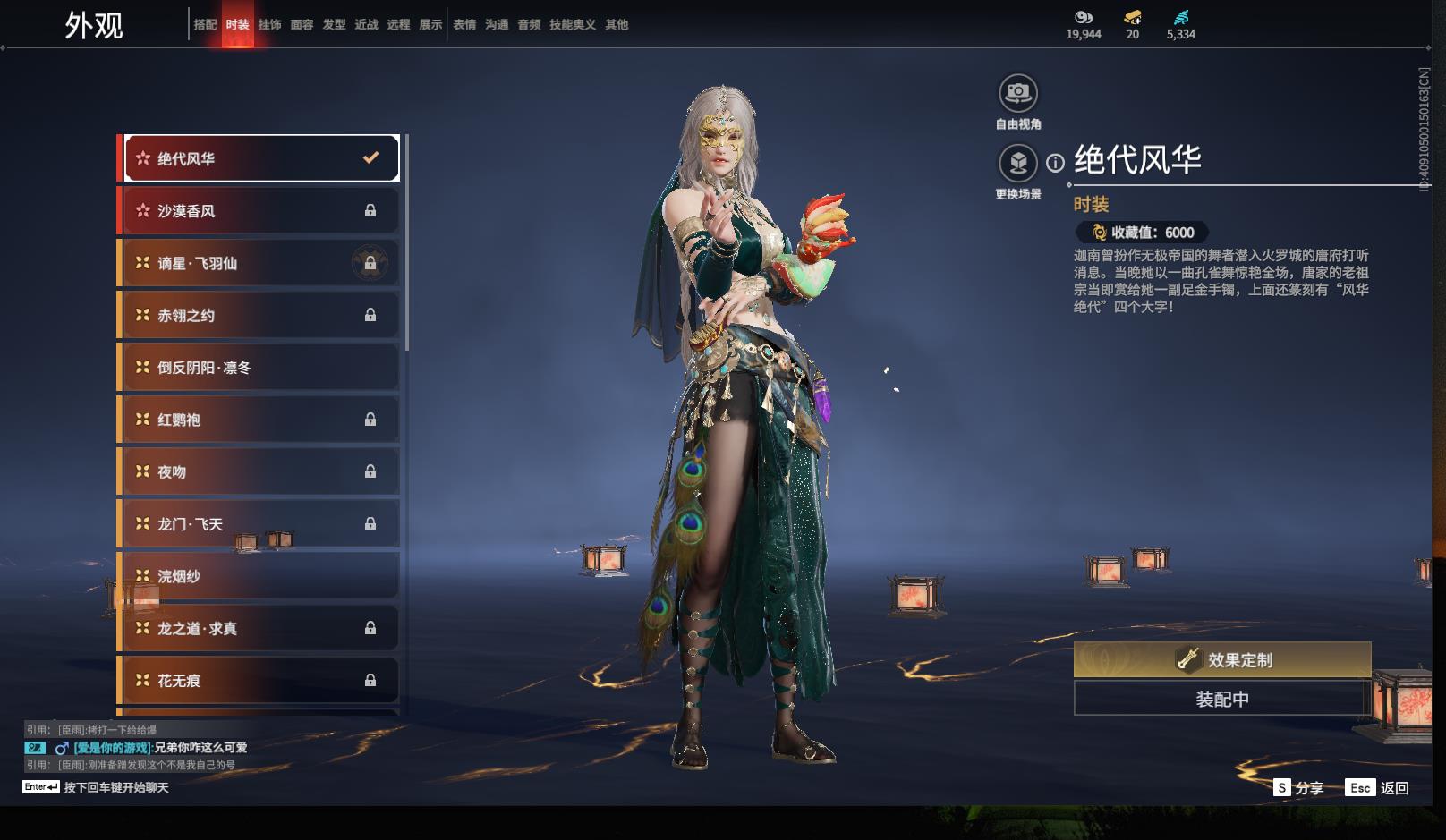Viewport: 1446px width, 840px height.
Task: Select the 浣烟纱 outfit
Action: coord(259,576)
